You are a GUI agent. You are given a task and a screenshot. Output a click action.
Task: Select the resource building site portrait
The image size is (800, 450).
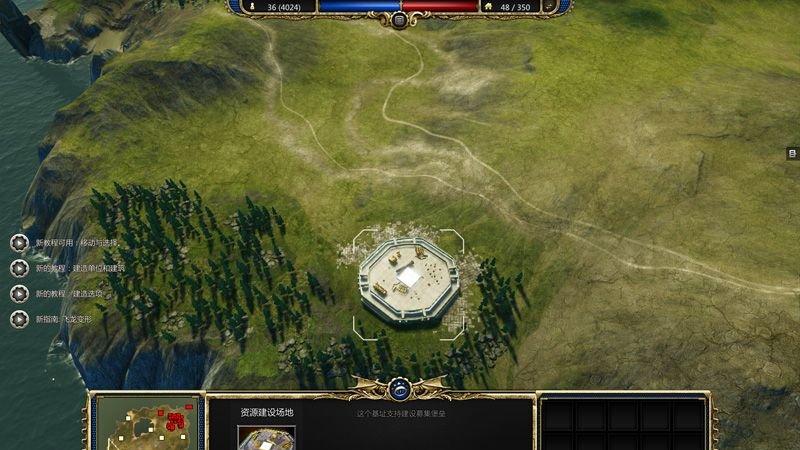(266, 438)
